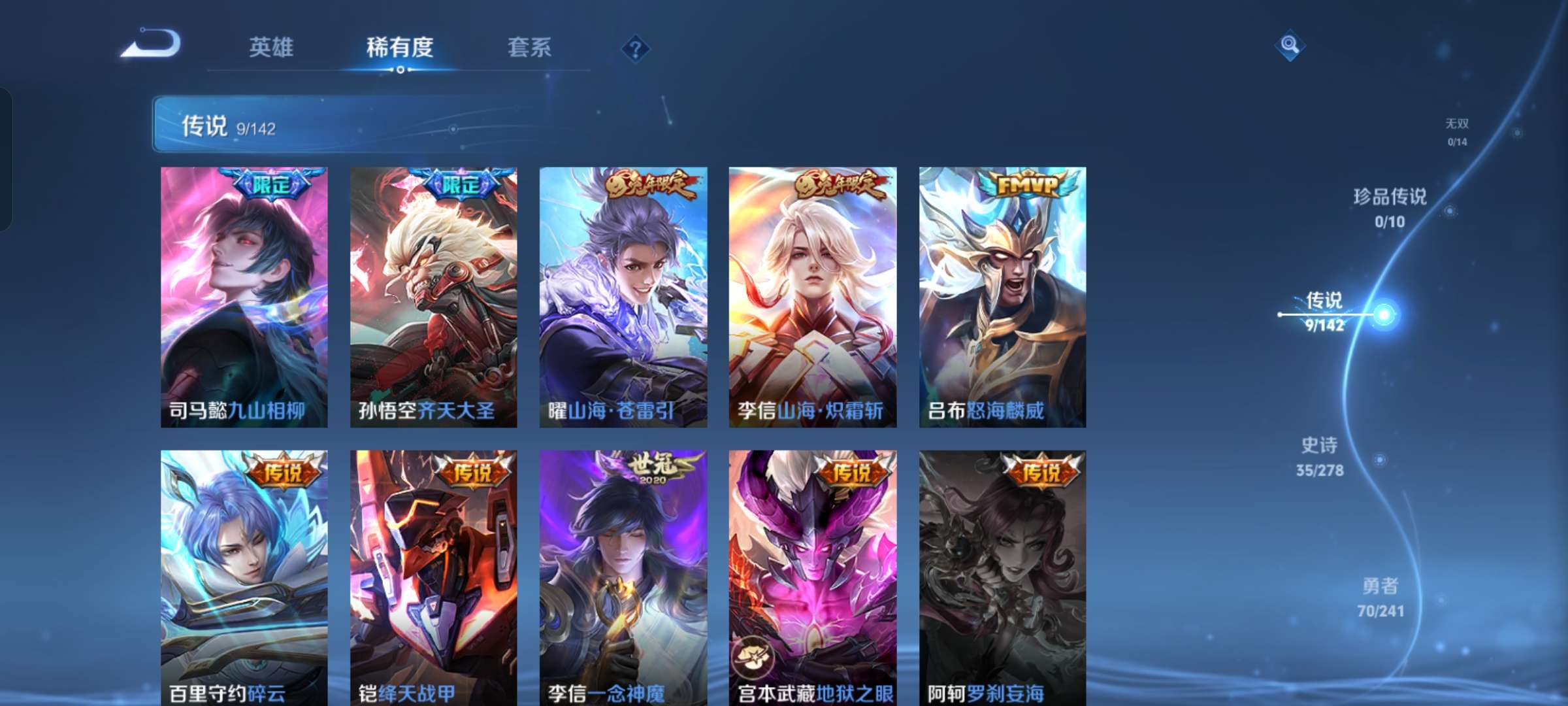Switch to the 套系 tab
Viewport: 1568px width, 706px height.
[x=529, y=47]
